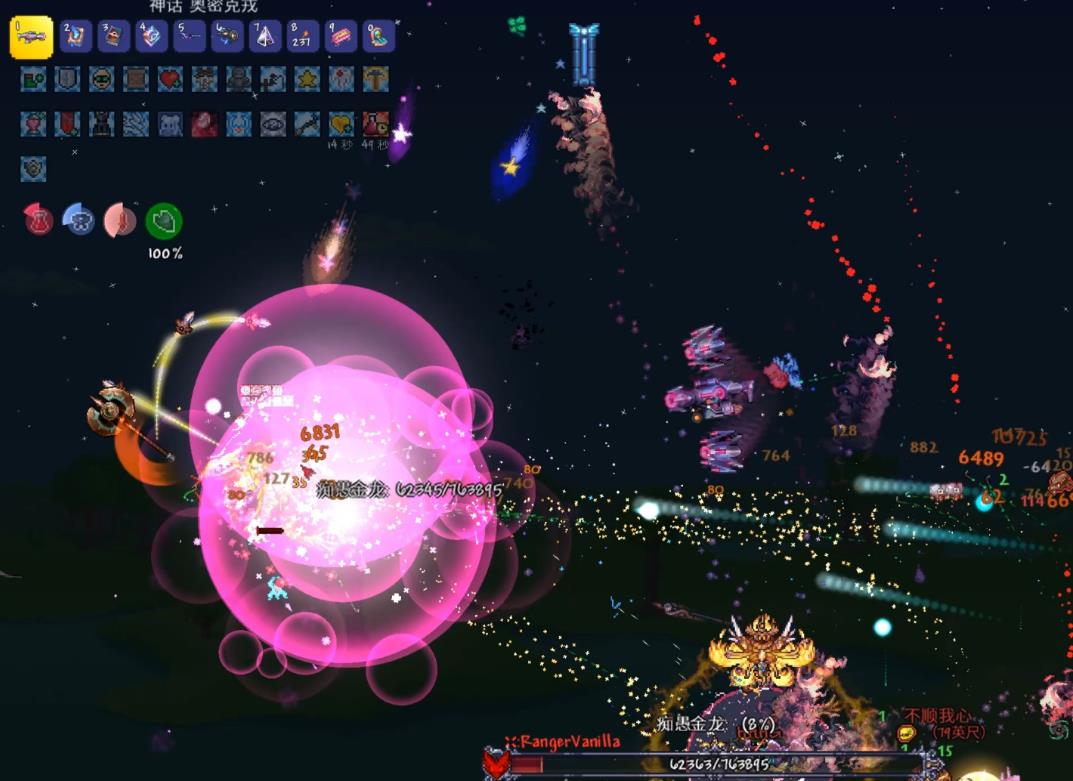1073x781 pixels.
Task: Click the red heart buff icon
Action: (x=170, y=79)
